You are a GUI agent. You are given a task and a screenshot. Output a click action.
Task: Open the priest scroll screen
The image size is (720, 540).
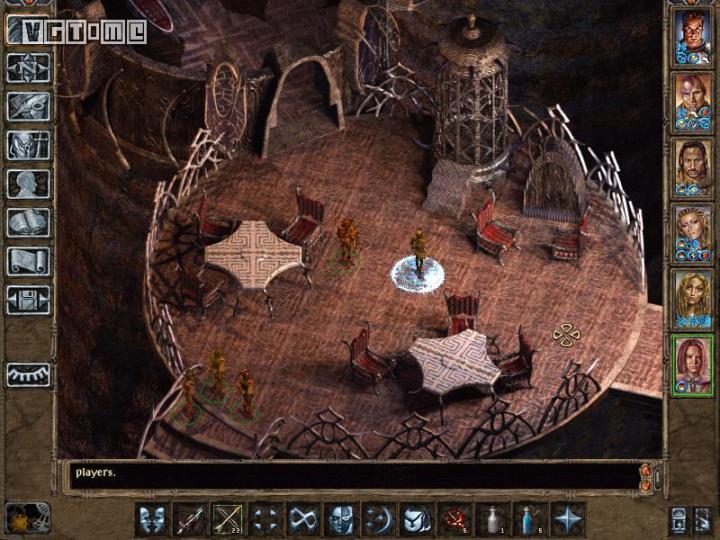tap(29, 262)
